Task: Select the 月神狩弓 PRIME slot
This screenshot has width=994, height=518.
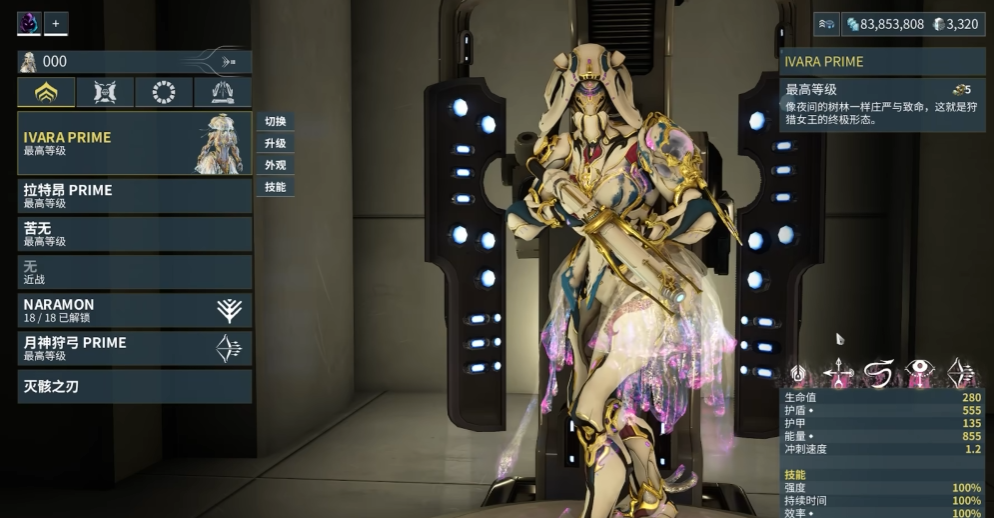Action: [134, 348]
